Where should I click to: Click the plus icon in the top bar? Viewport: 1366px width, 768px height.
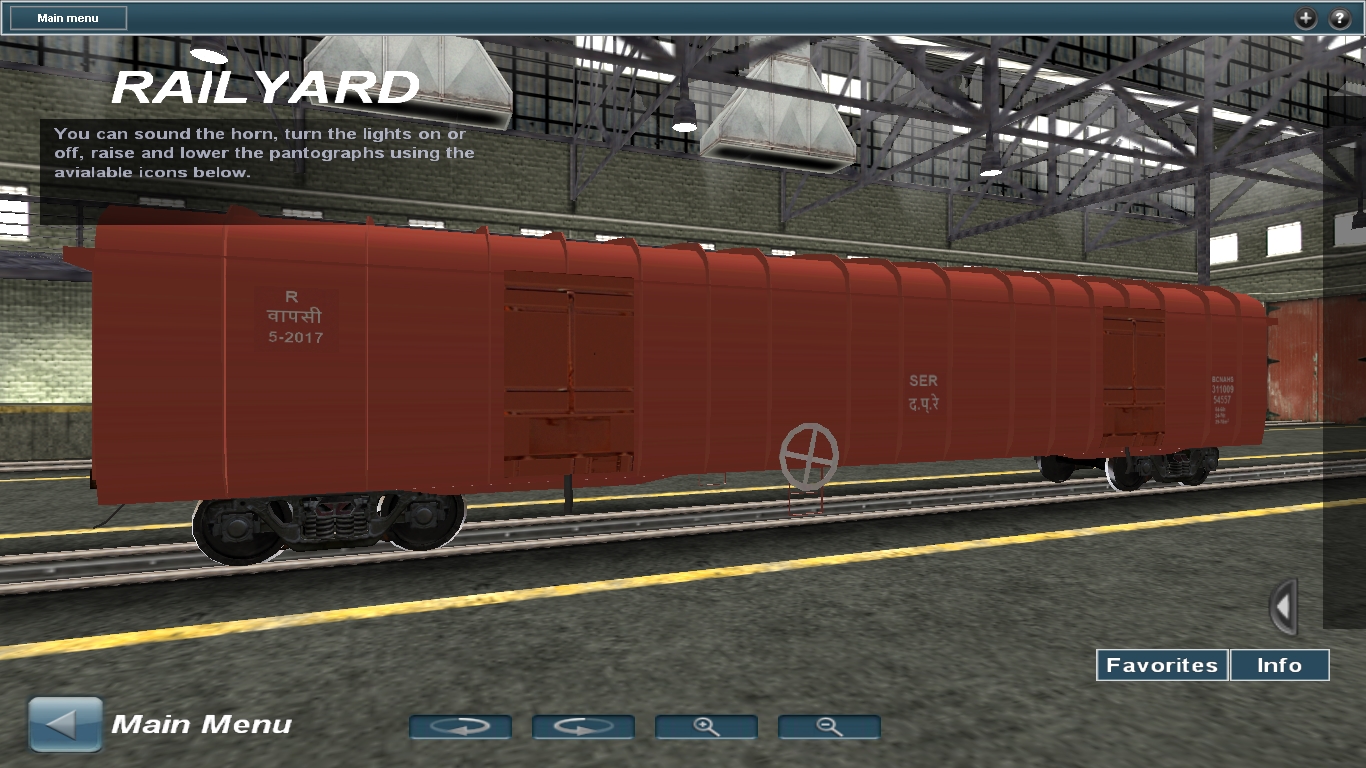[x=1304, y=18]
